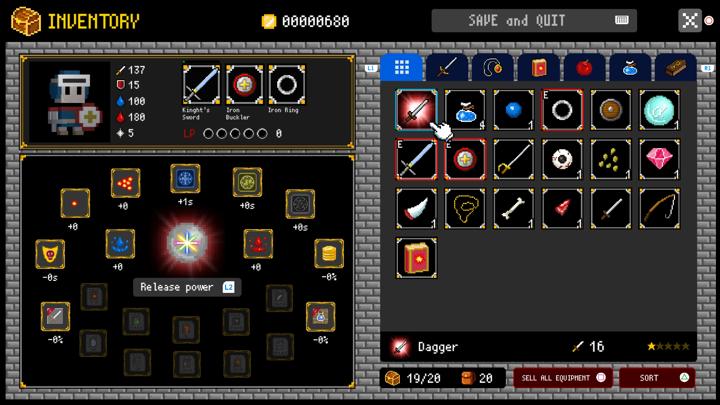This screenshot has height=405, width=720.
Task: Show the accessories amulet tab
Action: tap(493, 67)
